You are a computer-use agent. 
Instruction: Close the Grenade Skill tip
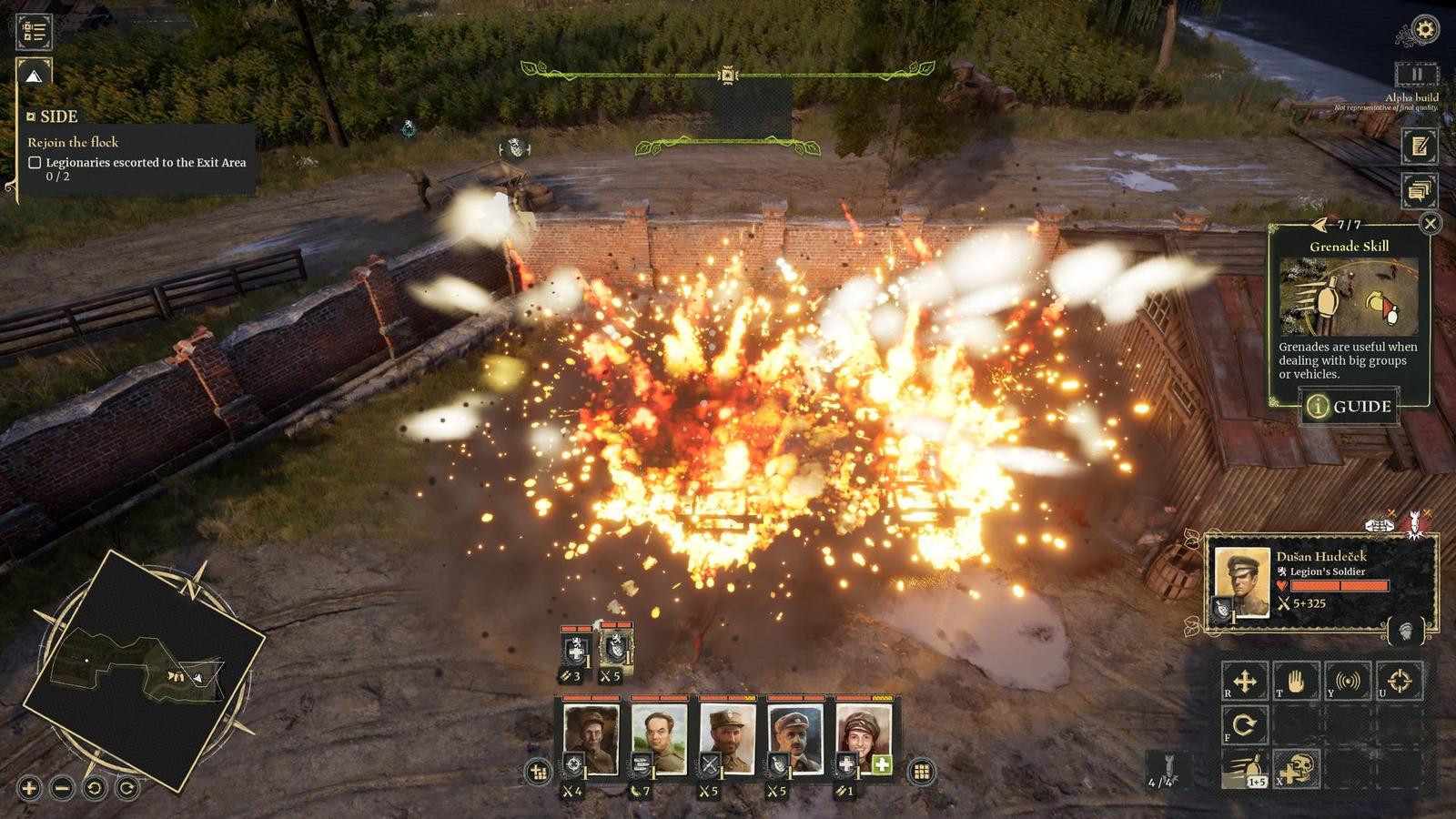[1431, 223]
